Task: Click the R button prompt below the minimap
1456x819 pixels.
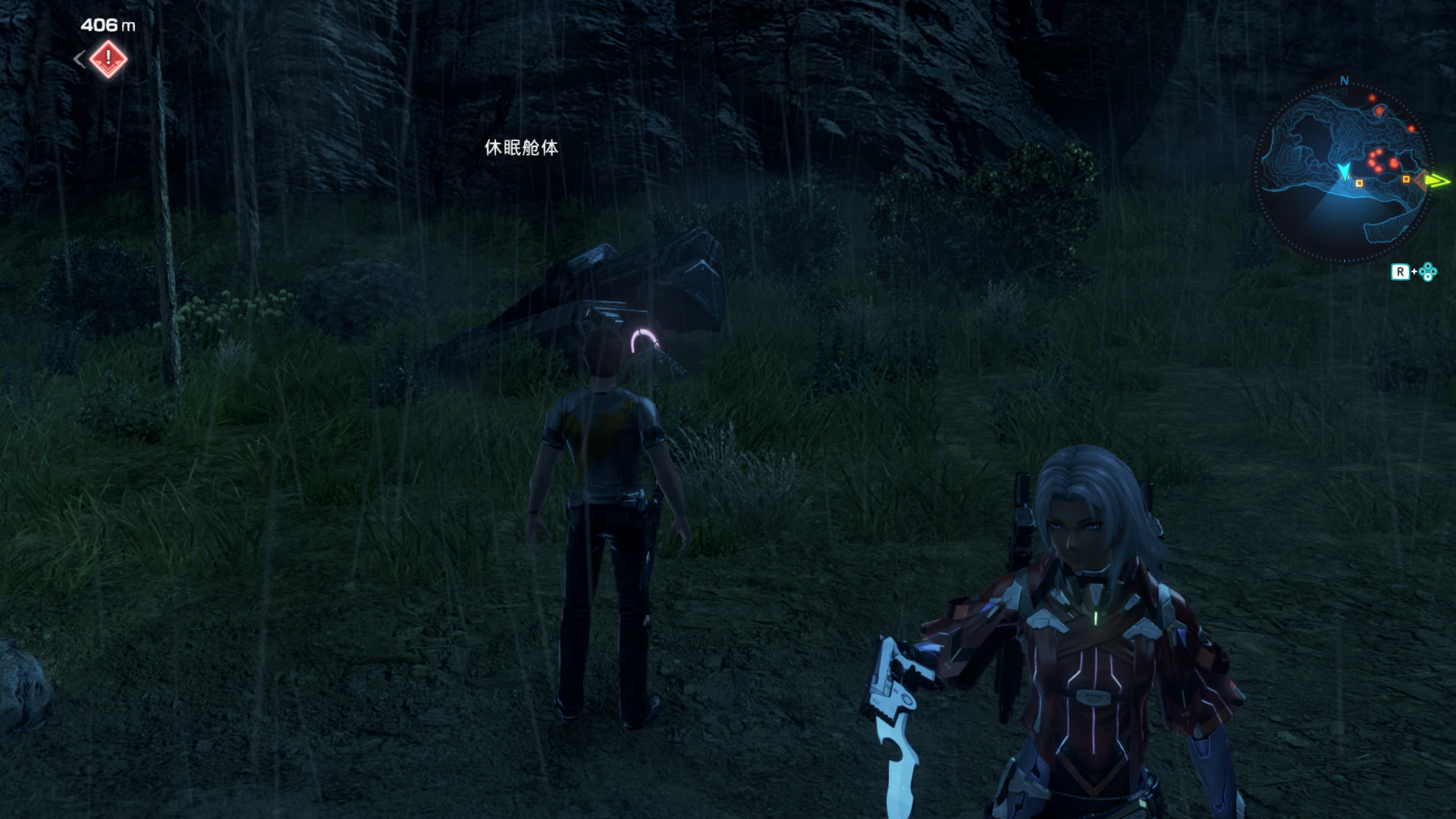Action: pos(1398,270)
